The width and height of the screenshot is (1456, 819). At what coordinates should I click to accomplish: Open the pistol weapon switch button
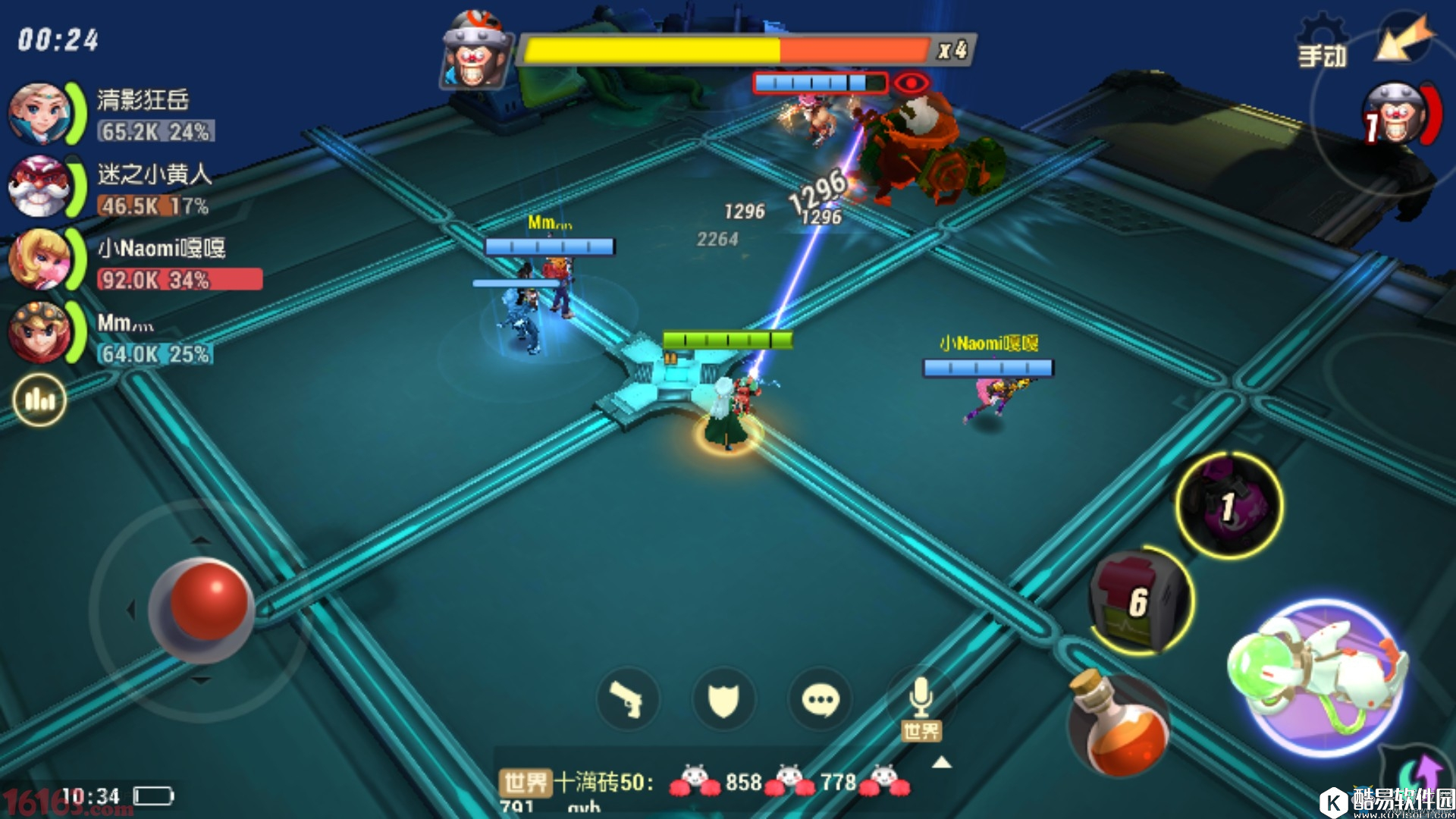627,698
